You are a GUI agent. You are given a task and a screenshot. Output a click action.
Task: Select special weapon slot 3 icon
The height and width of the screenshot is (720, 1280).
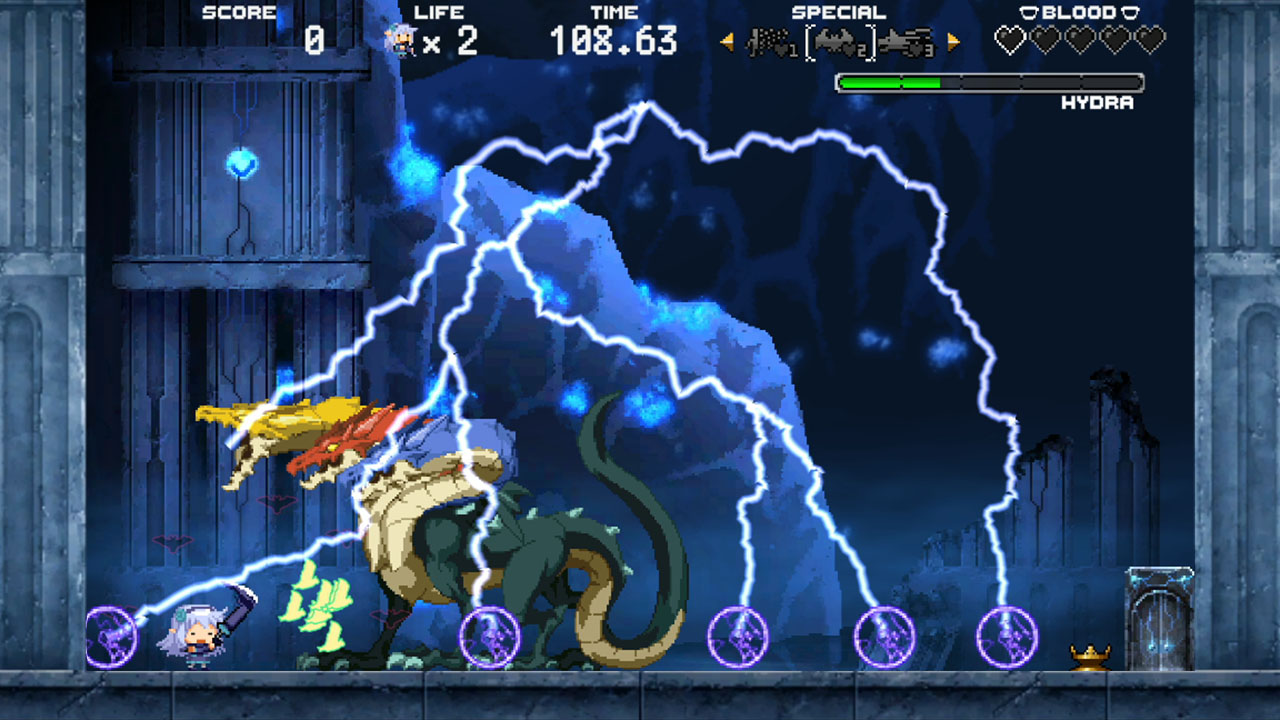(904, 40)
